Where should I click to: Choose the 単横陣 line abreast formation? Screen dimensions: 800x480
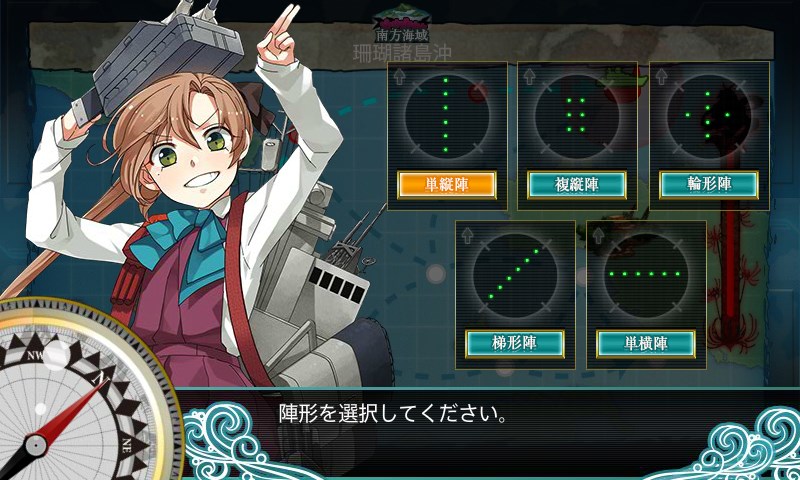646,343
